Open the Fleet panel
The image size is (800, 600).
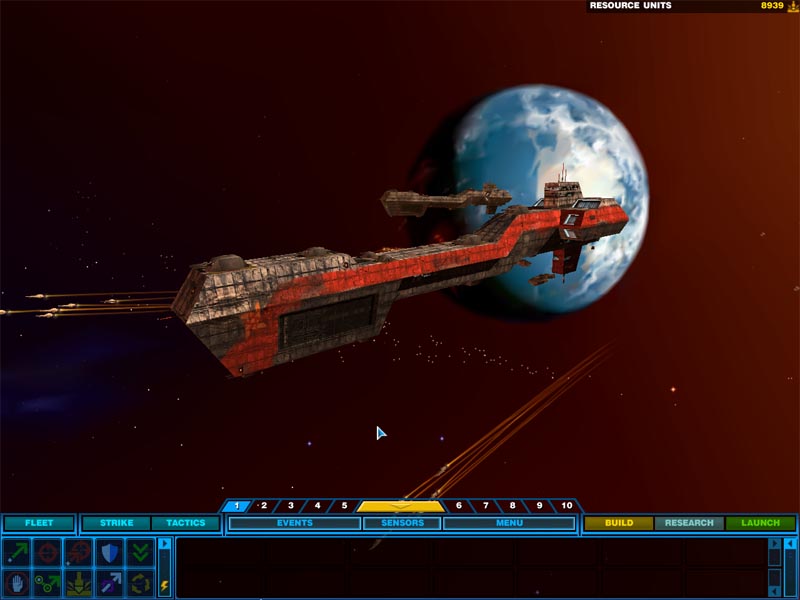(39, 523)
